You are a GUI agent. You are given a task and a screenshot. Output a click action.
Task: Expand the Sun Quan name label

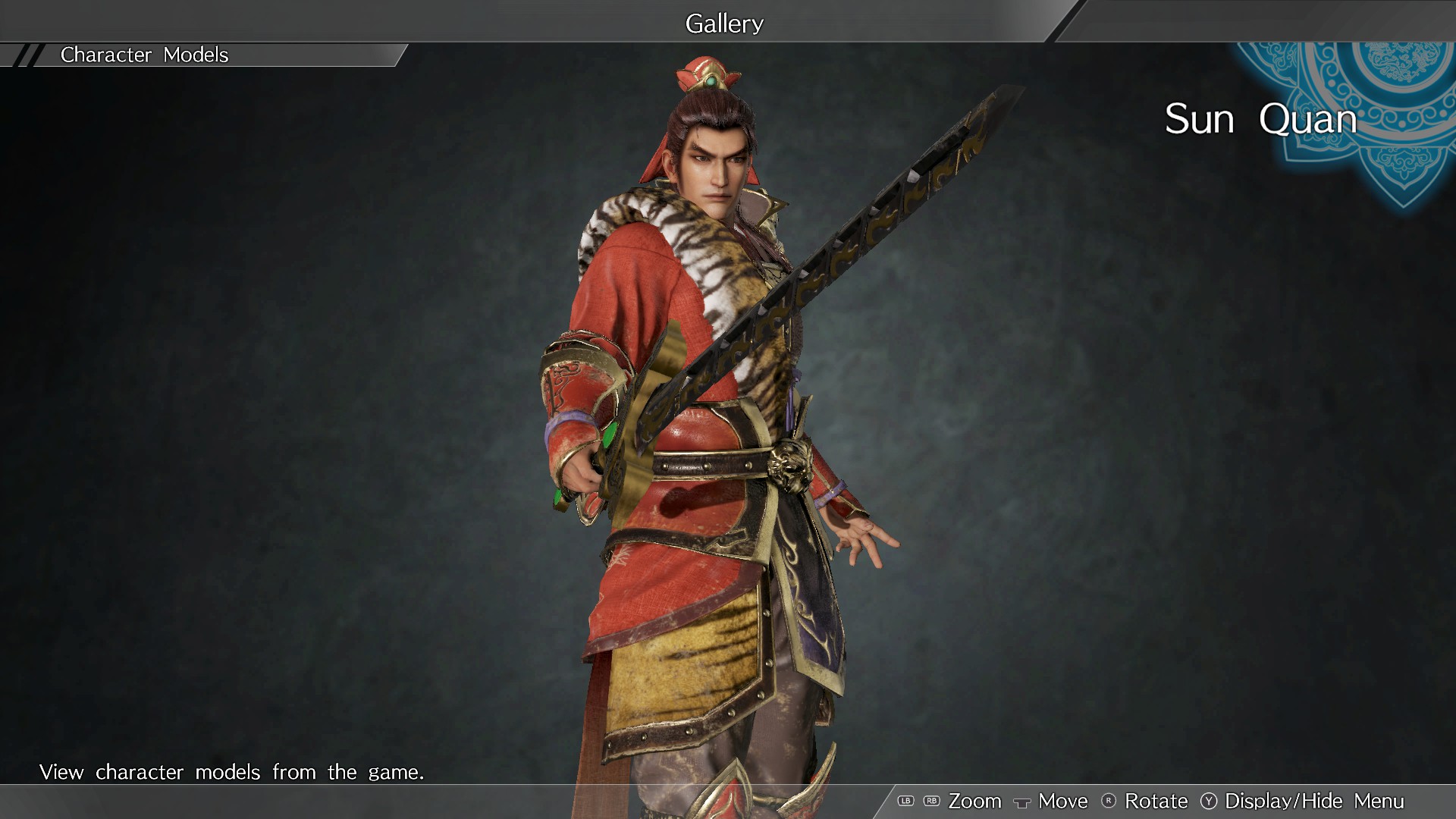(x=1261, y=119)
